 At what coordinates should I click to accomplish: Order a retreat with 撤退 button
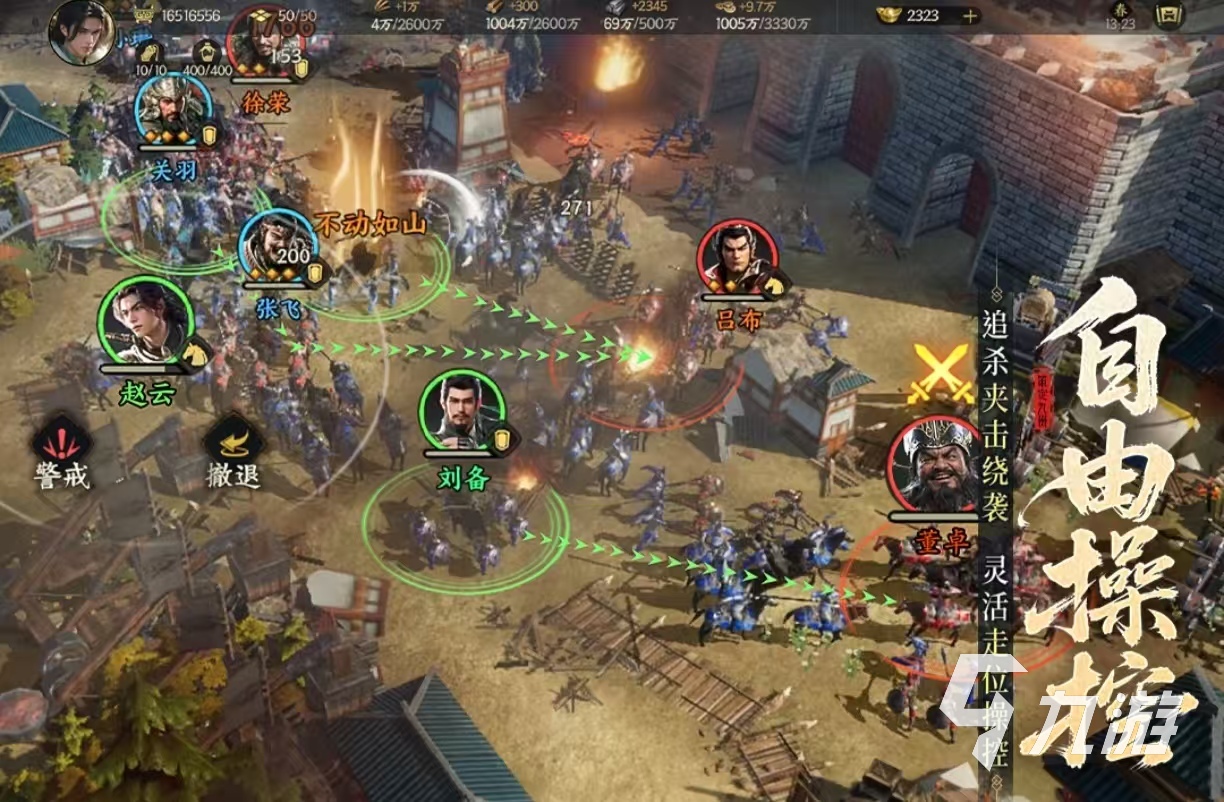233,445
